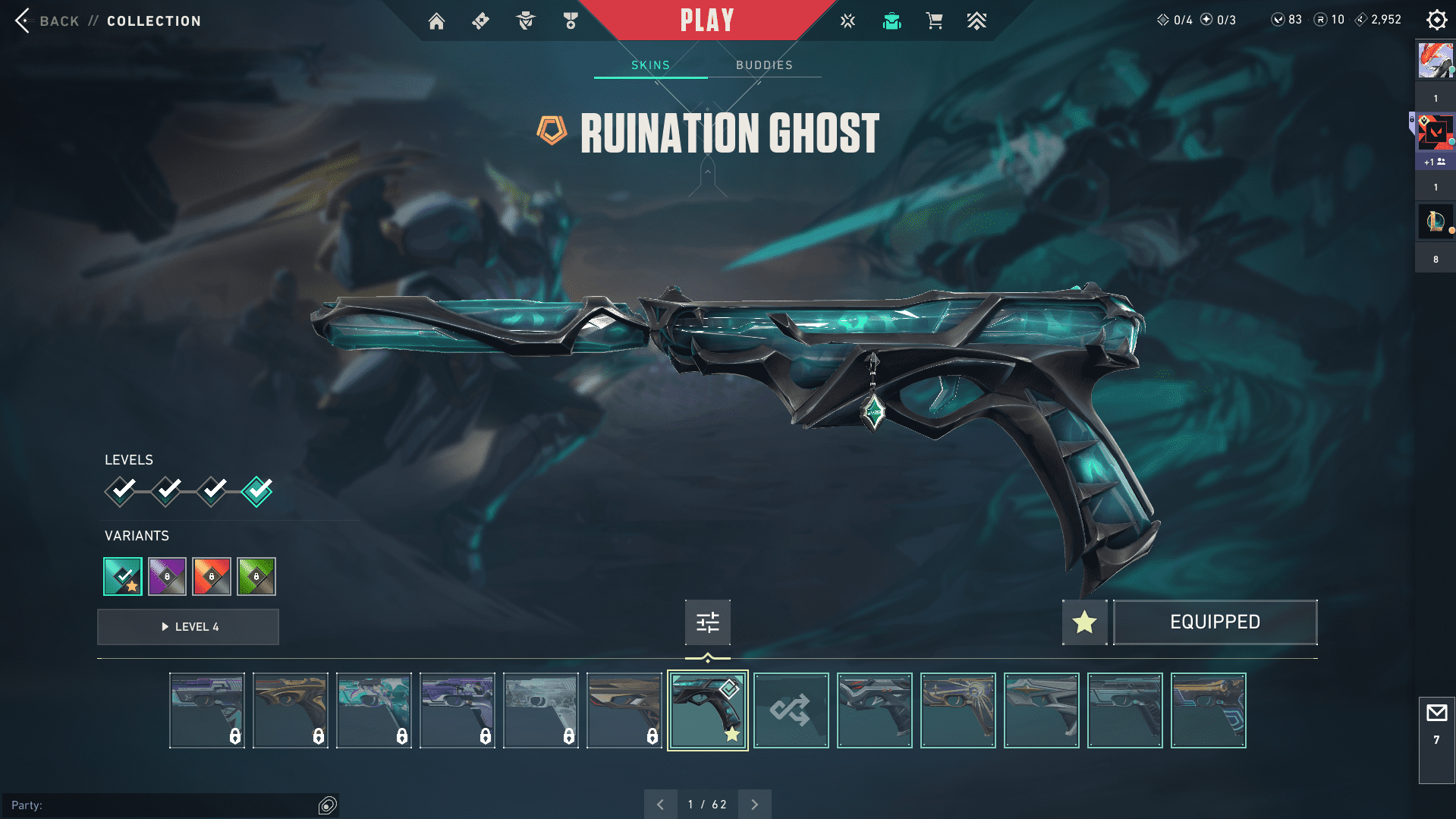
Task: Open the store cart icon
Action: pos(934,21)
